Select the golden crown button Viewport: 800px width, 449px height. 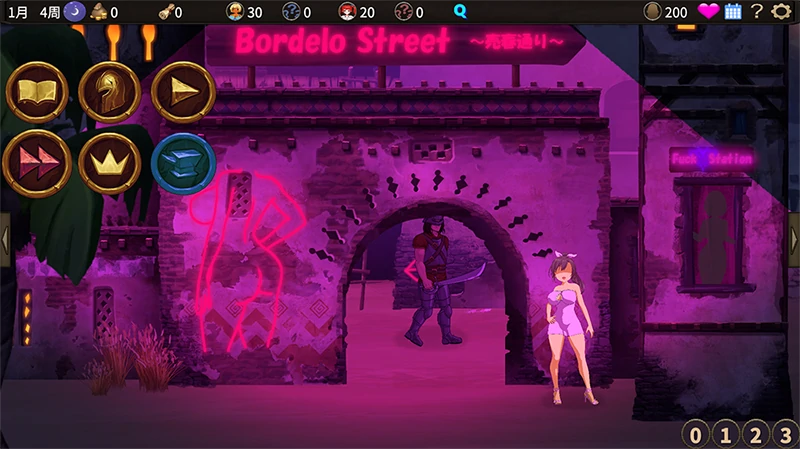click(x=109, y=162)
